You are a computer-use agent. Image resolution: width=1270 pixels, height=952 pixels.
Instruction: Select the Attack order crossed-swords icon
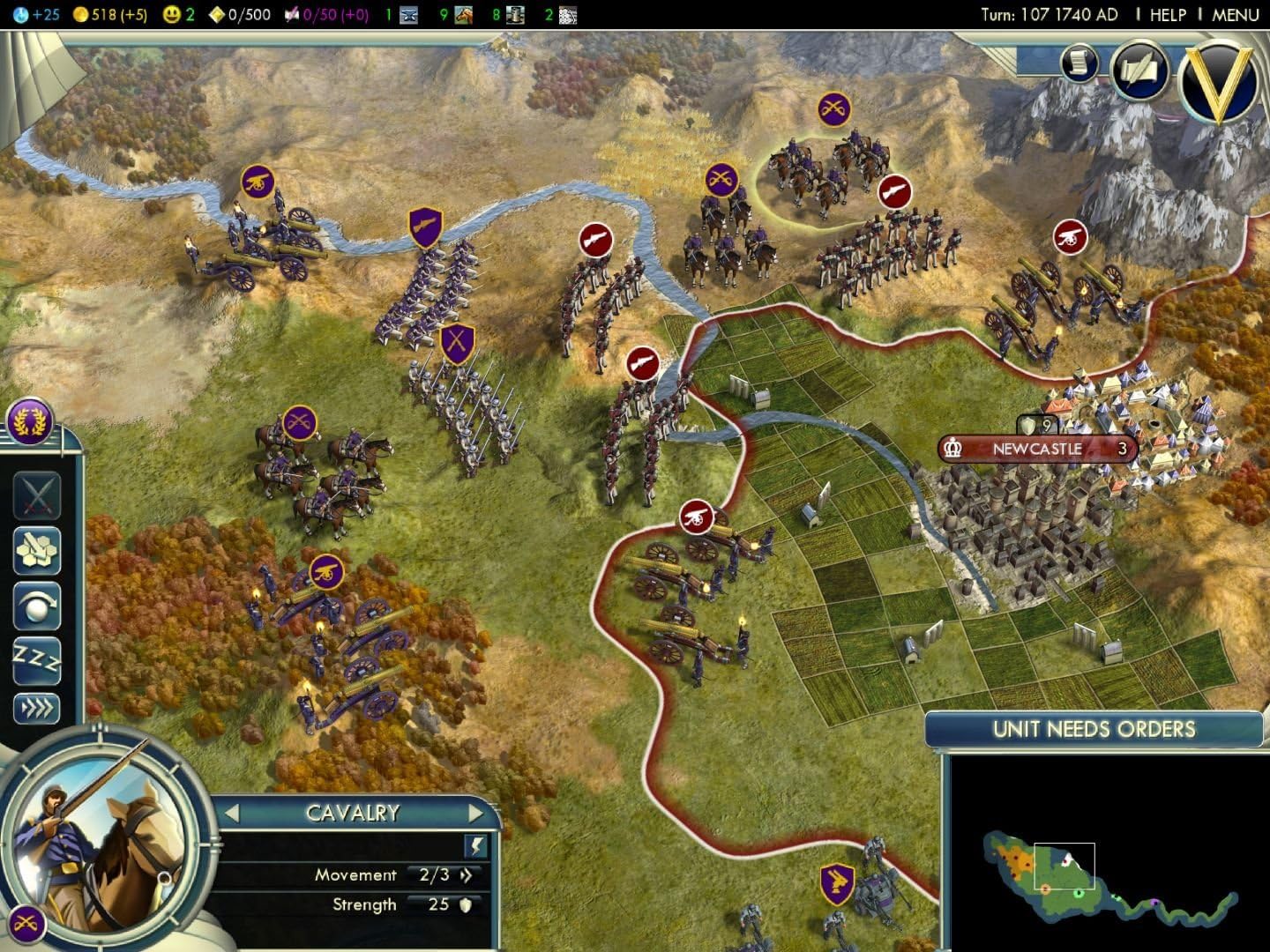click(x=37, y=495)
